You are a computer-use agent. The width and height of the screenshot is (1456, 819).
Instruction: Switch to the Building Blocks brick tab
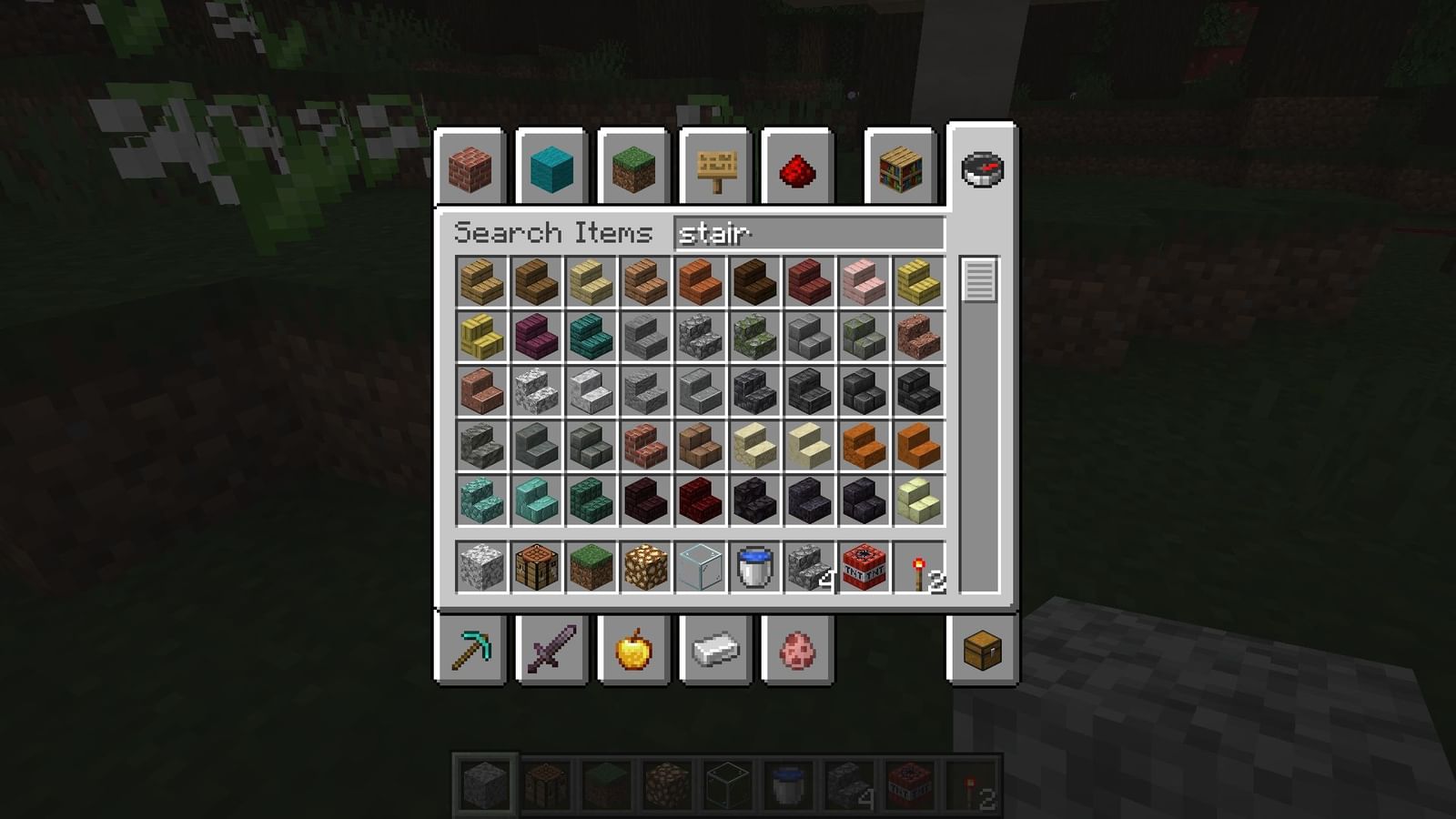point(470,169)
